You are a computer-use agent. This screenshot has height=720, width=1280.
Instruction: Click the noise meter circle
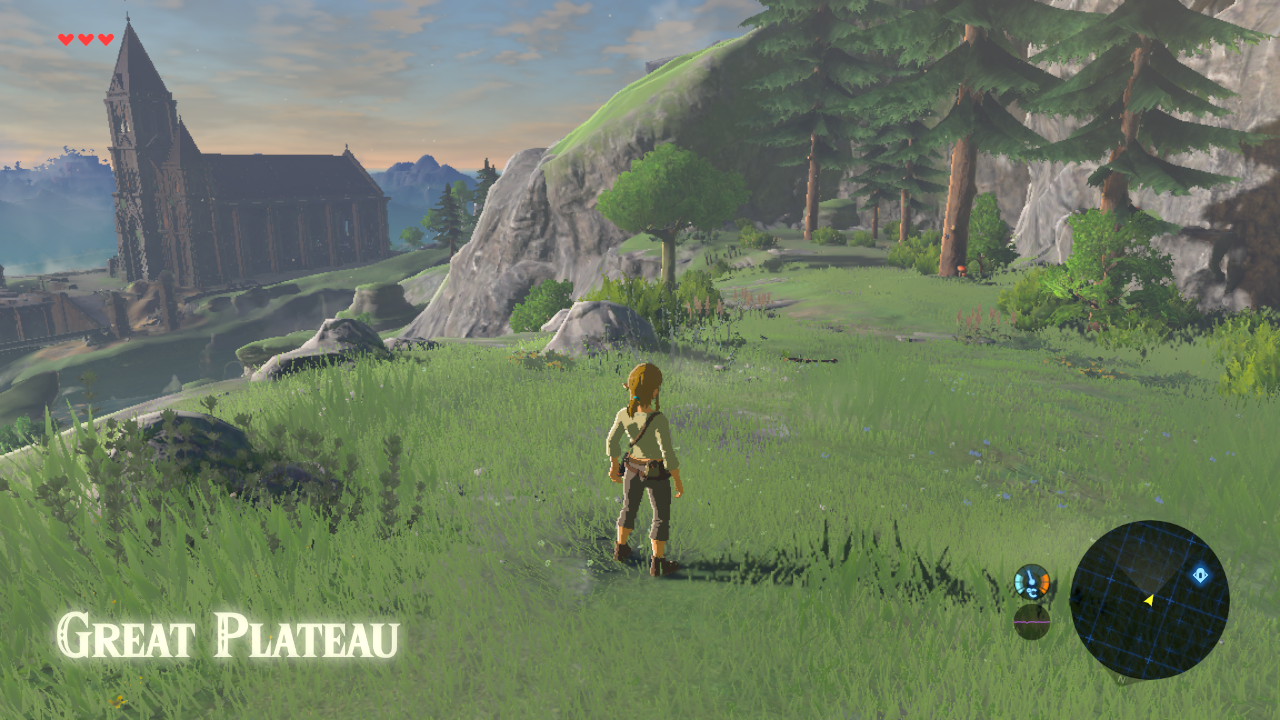pyautogui.click(x=1032, y=621)
